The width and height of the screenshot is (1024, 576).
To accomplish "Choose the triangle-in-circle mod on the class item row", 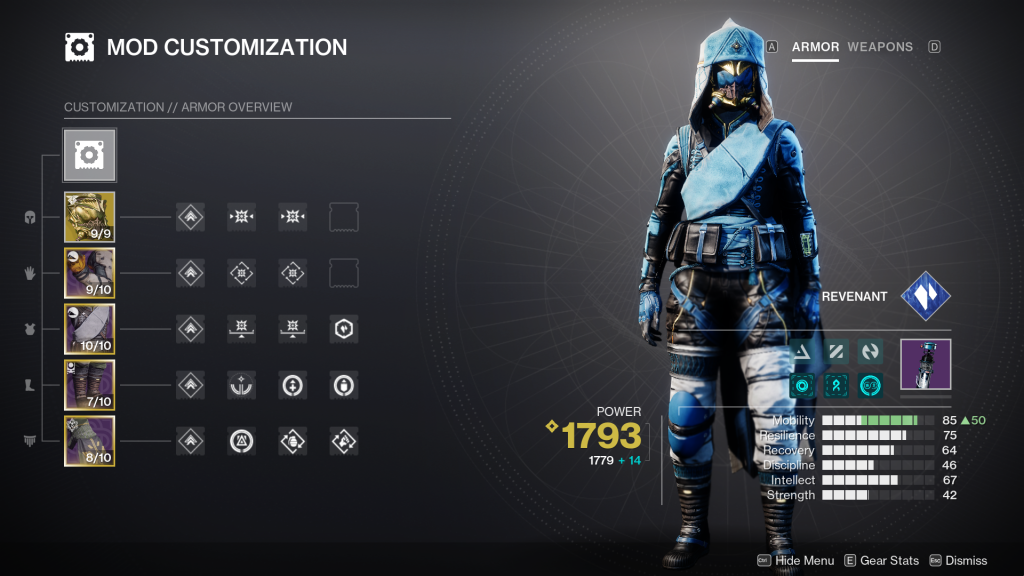I will click(241, 441).
